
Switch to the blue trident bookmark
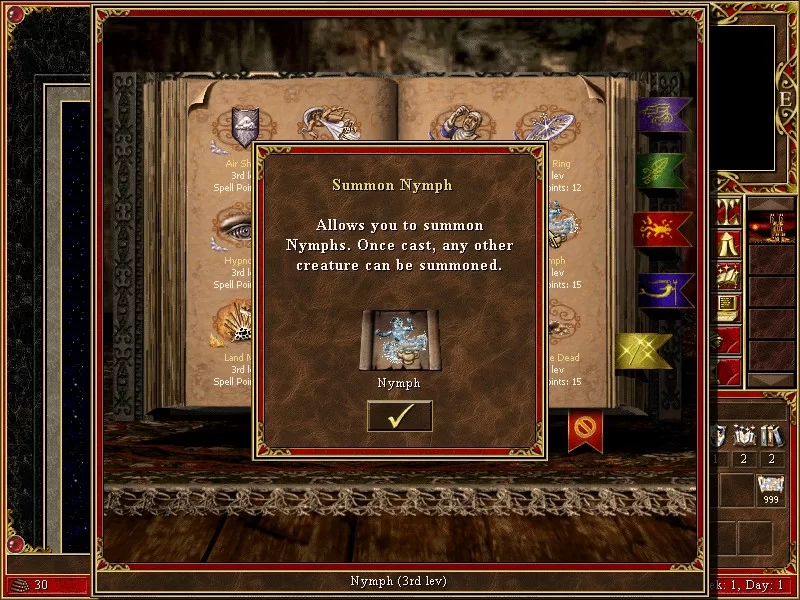click(x=662, y=289)
